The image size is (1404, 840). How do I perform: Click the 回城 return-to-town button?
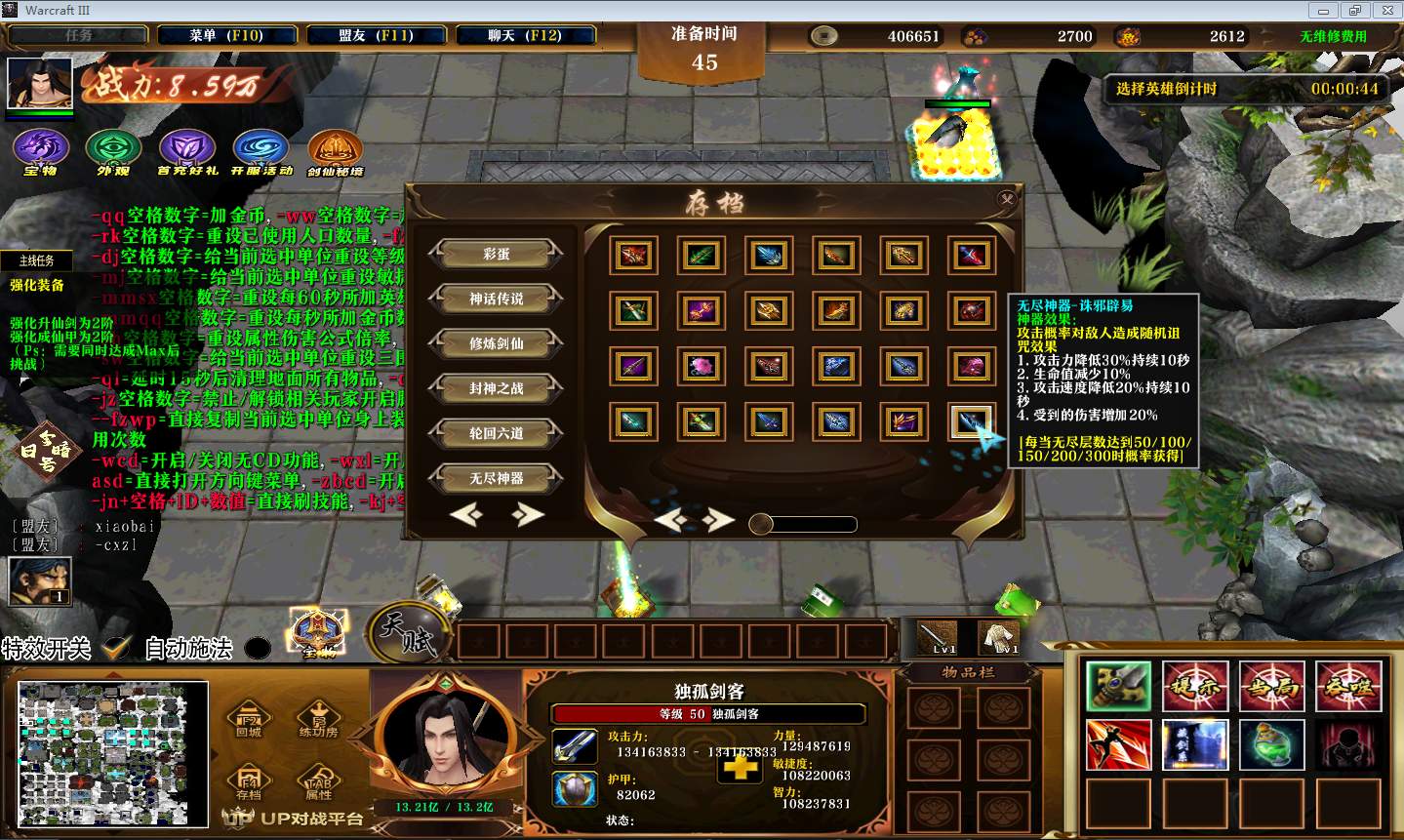(x=249, y=719)
